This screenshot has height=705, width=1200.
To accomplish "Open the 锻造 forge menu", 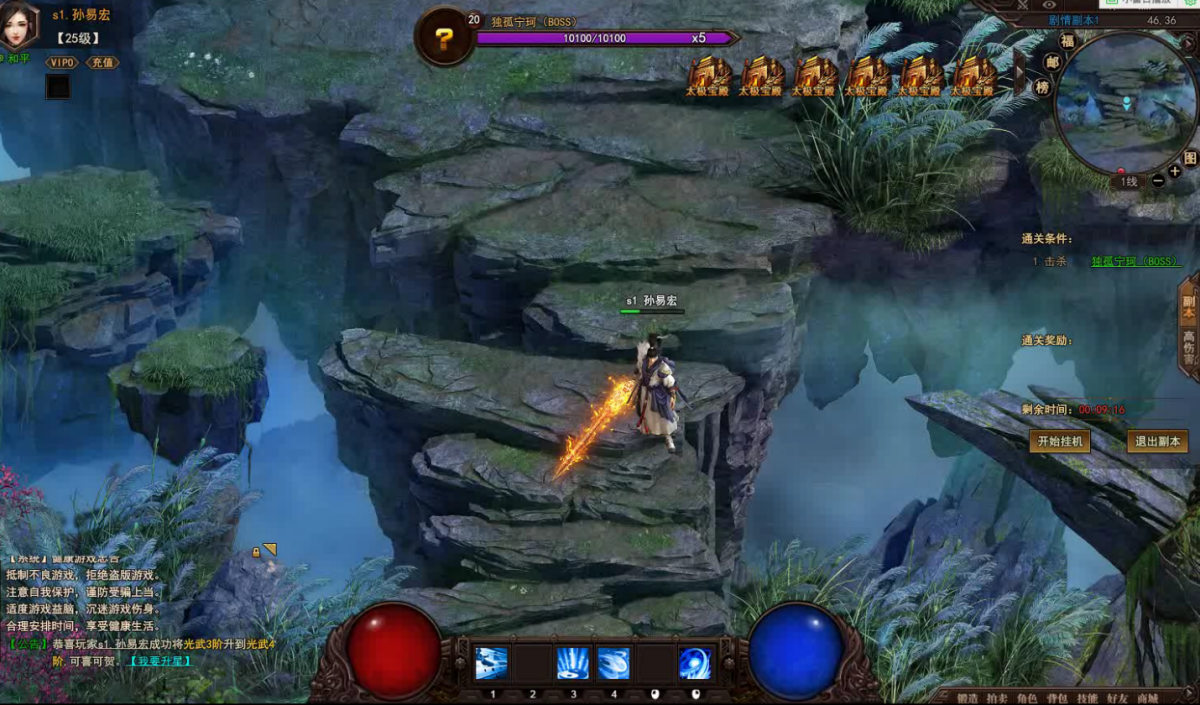I will pyautogui.click(x=966, y=697).
